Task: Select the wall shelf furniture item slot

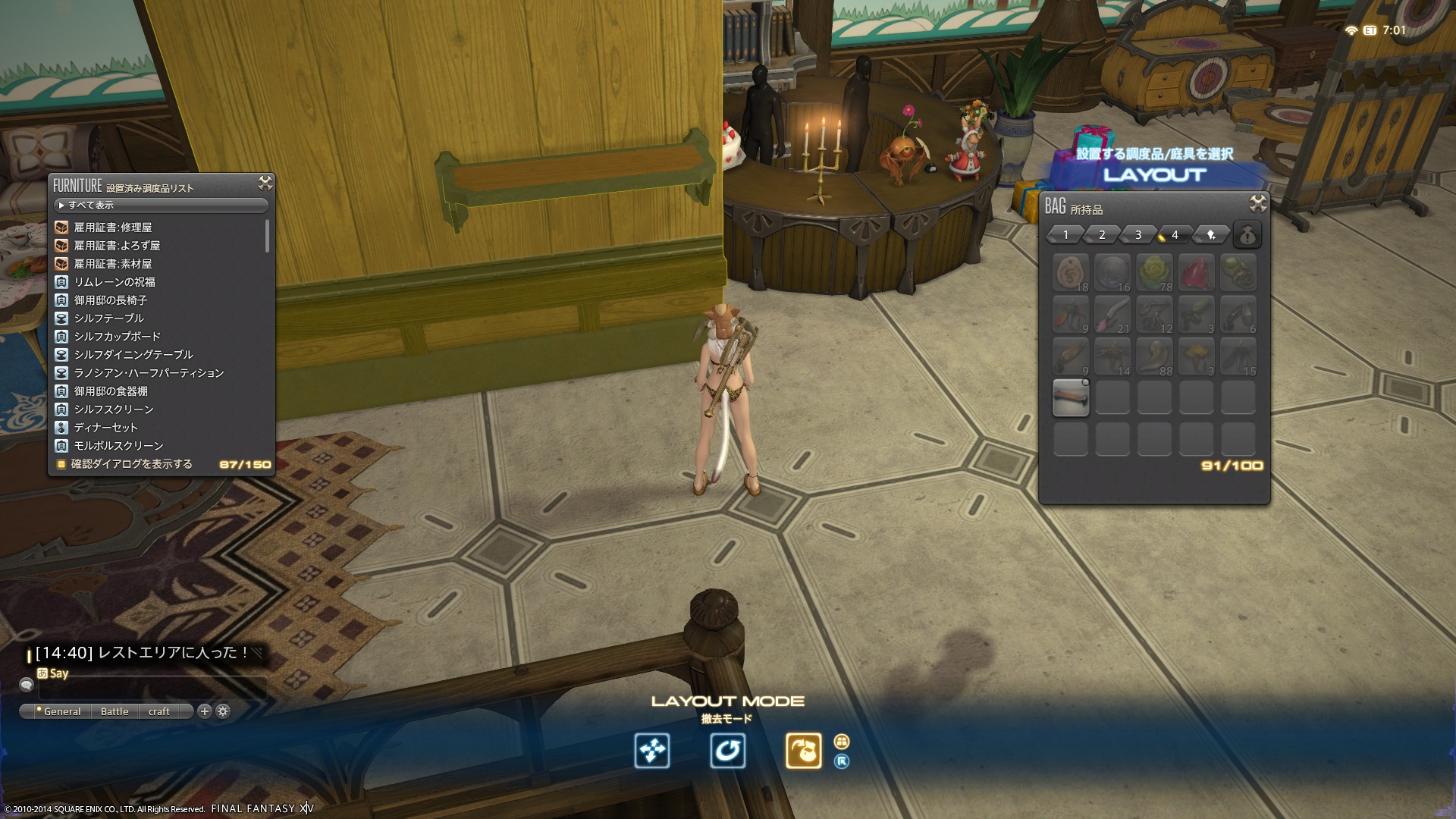Action: coord(1071,397)
